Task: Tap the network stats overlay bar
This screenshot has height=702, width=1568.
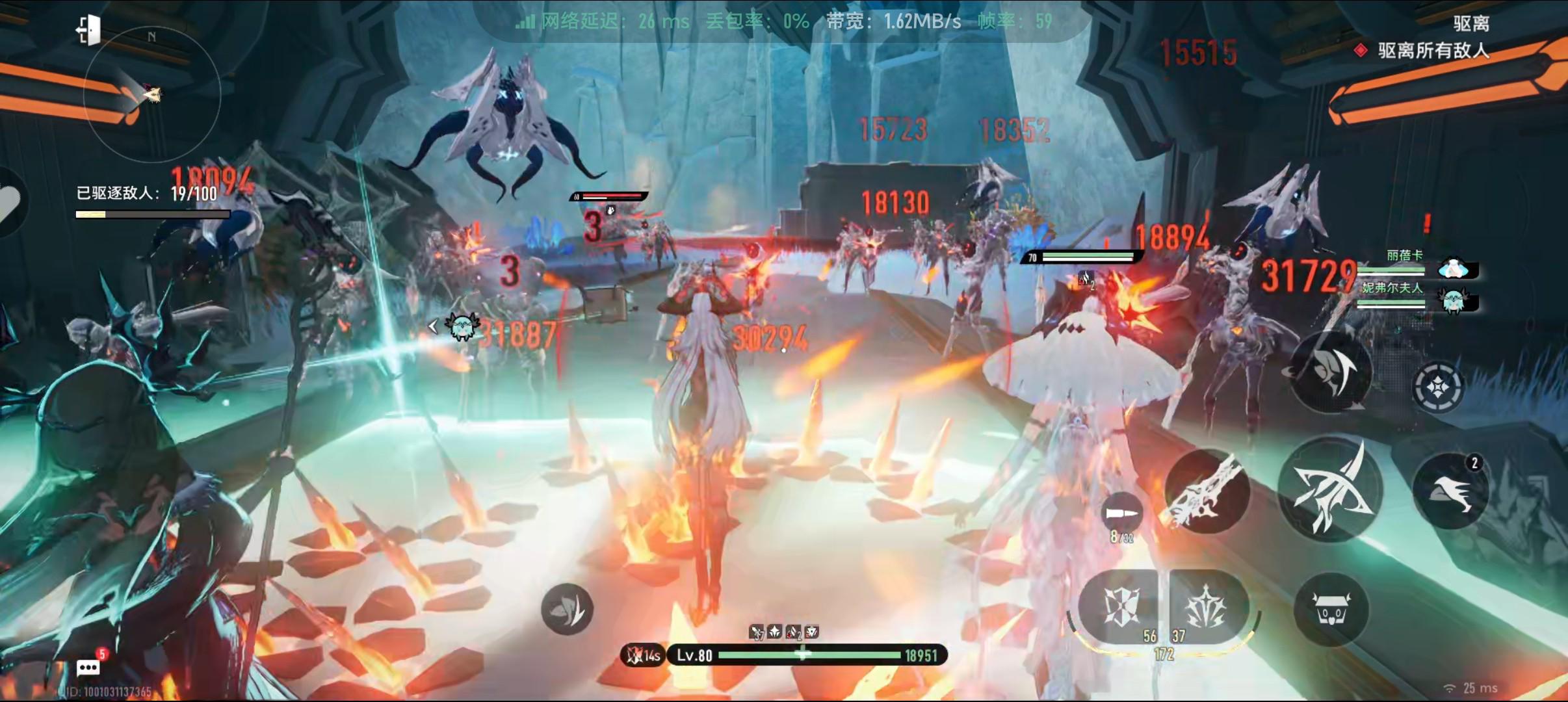Action: tap(783, 21)
